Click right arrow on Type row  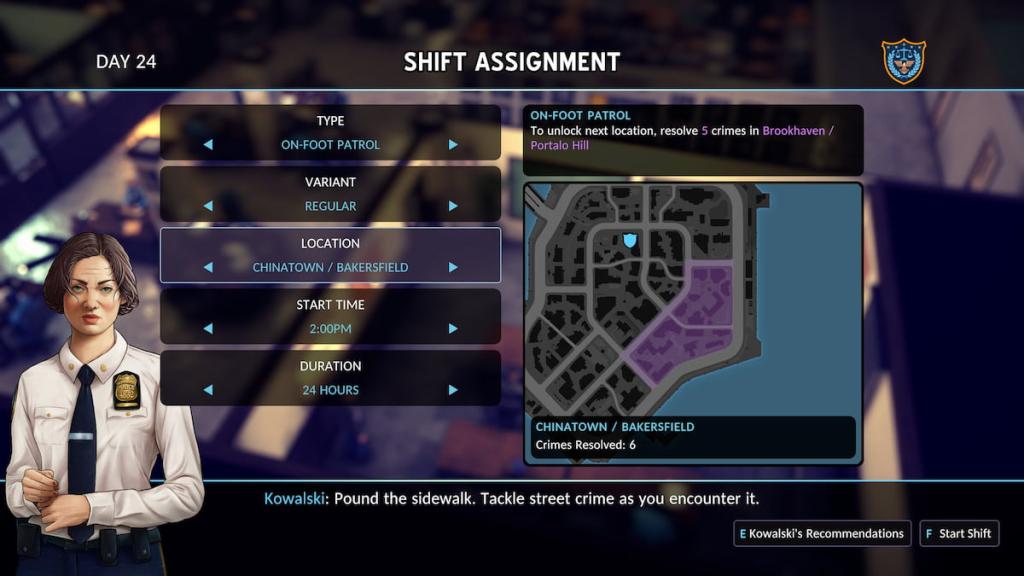point(453,145)
